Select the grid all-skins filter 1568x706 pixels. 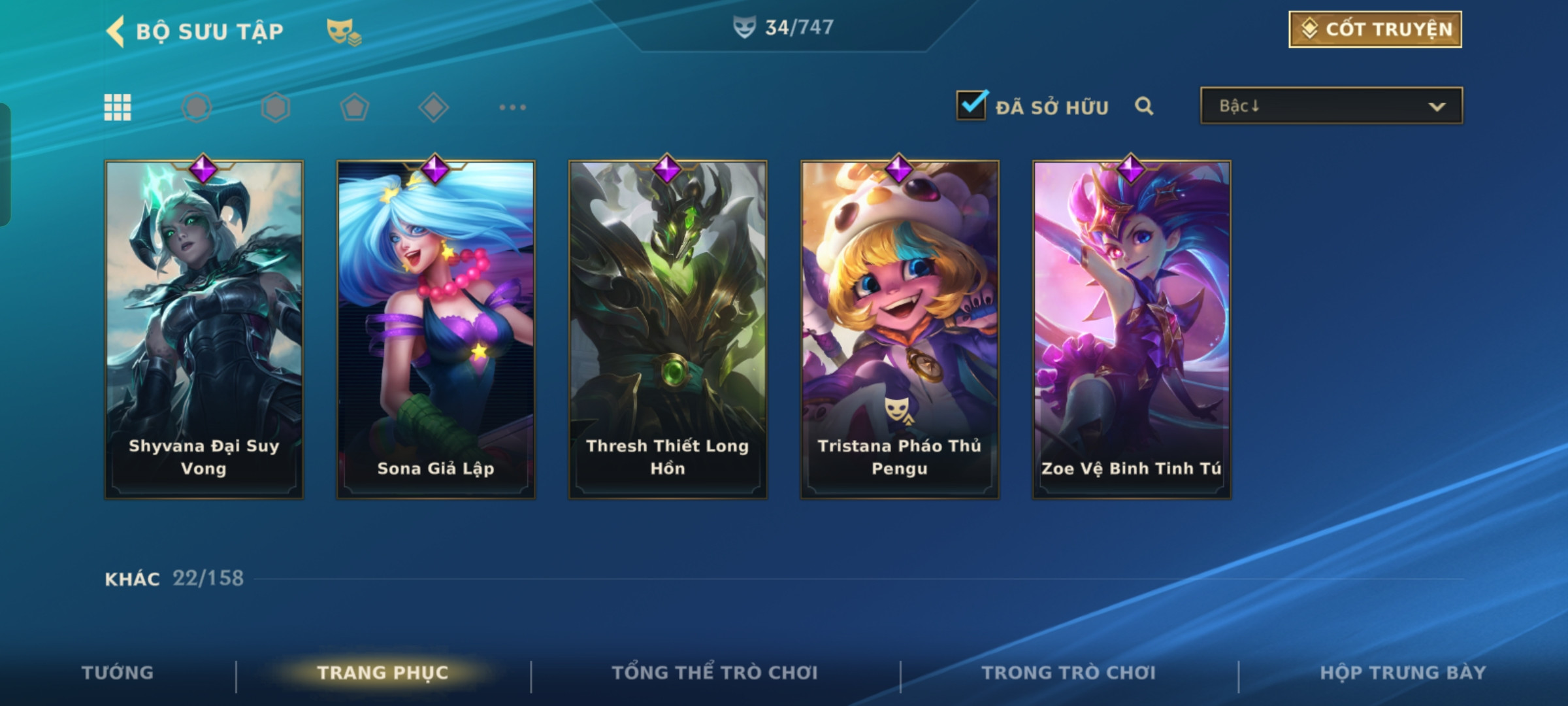click(x=118, y=107)
